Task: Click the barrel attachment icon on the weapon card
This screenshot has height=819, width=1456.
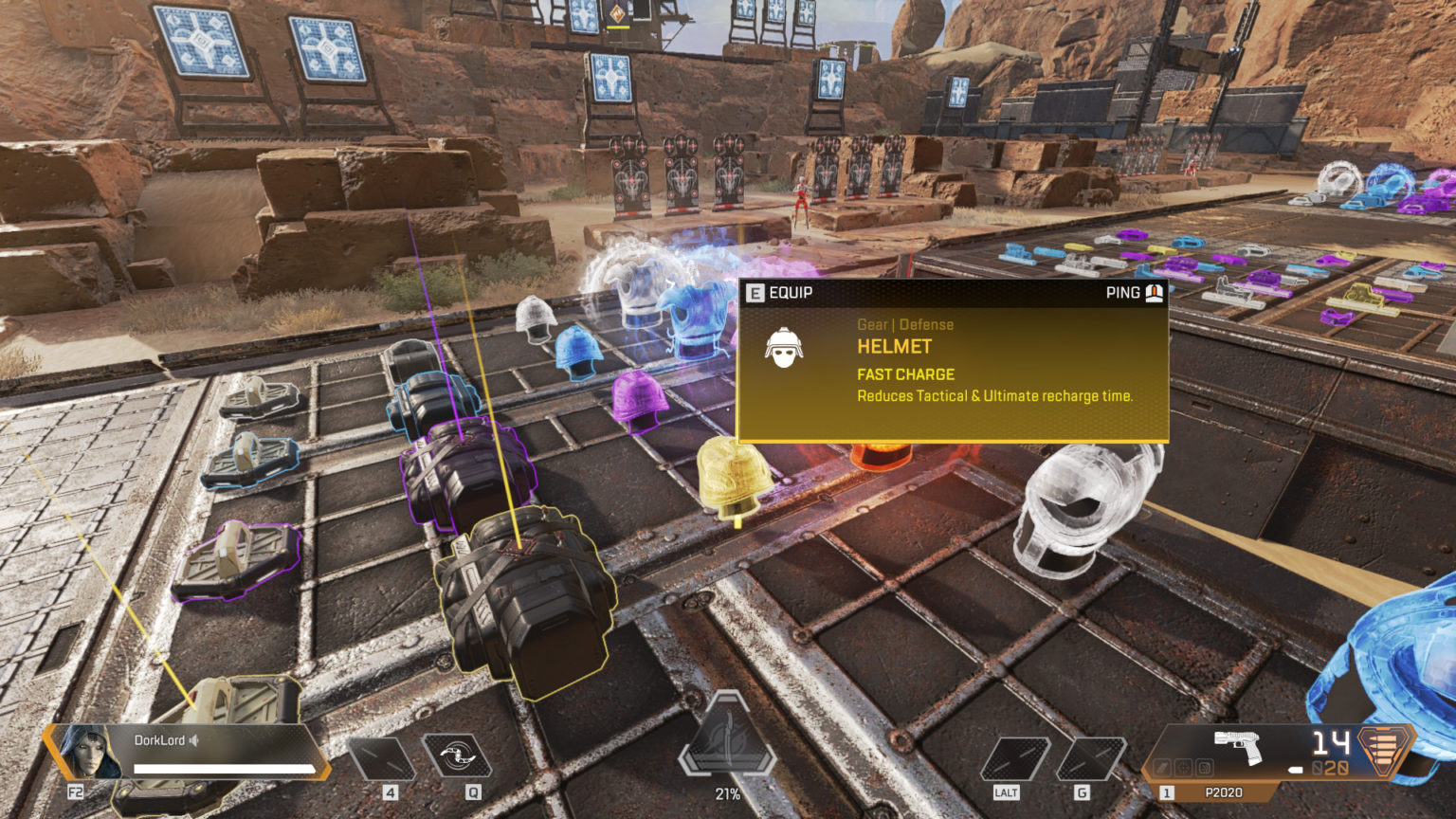Action: (x=1162, y=768)
